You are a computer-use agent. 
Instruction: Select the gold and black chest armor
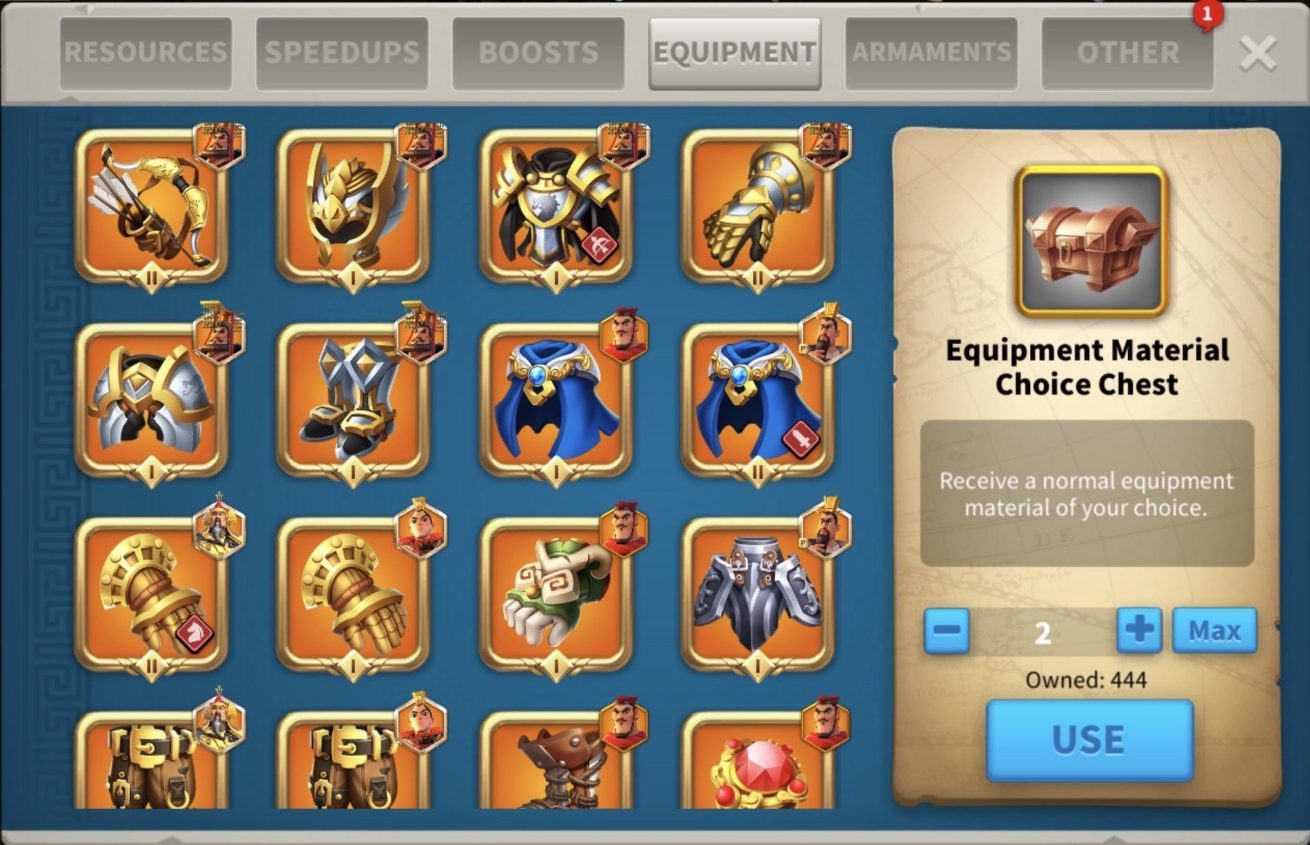click(556, 207)
